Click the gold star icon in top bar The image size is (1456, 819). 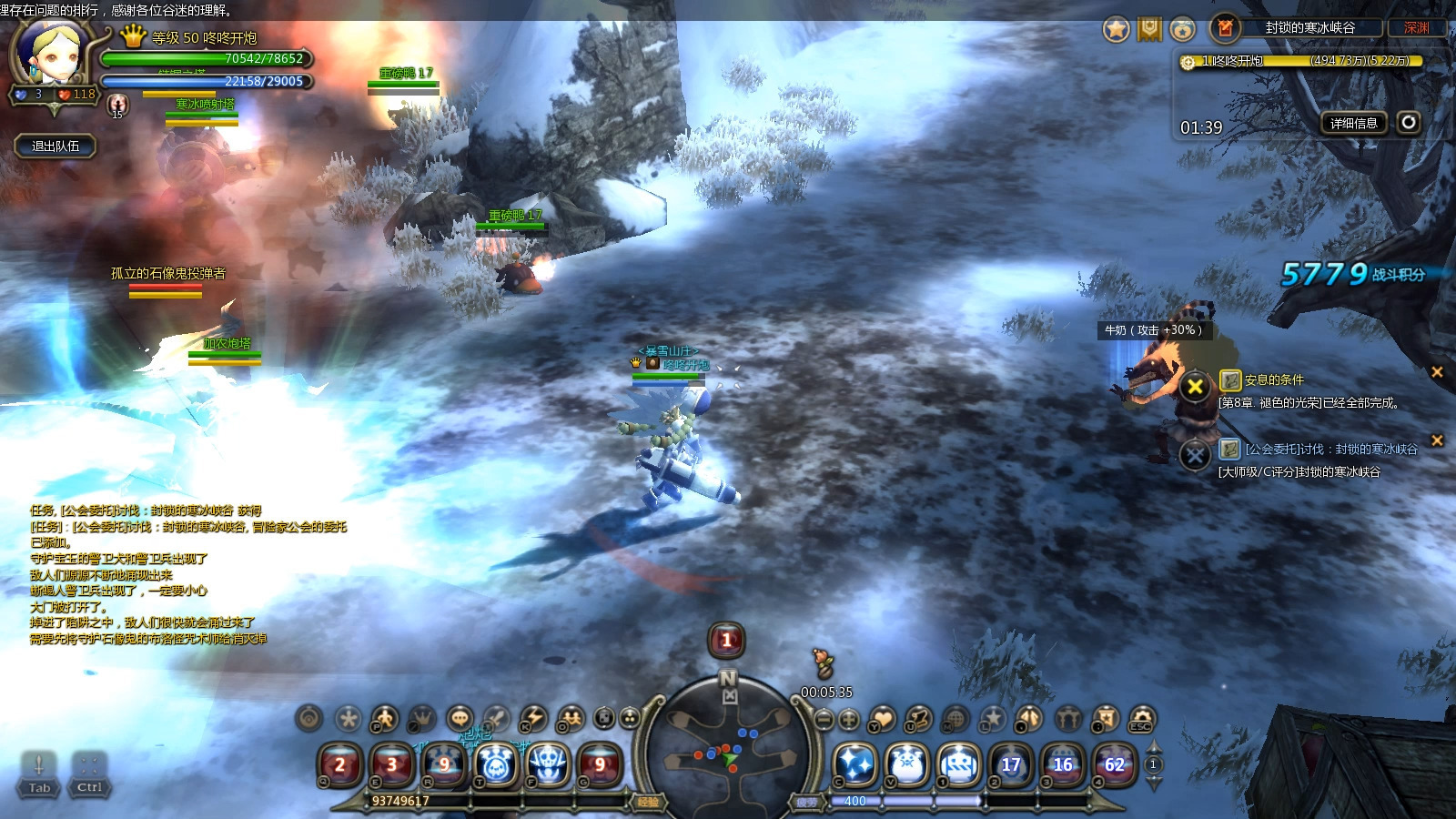point(1117,29)
